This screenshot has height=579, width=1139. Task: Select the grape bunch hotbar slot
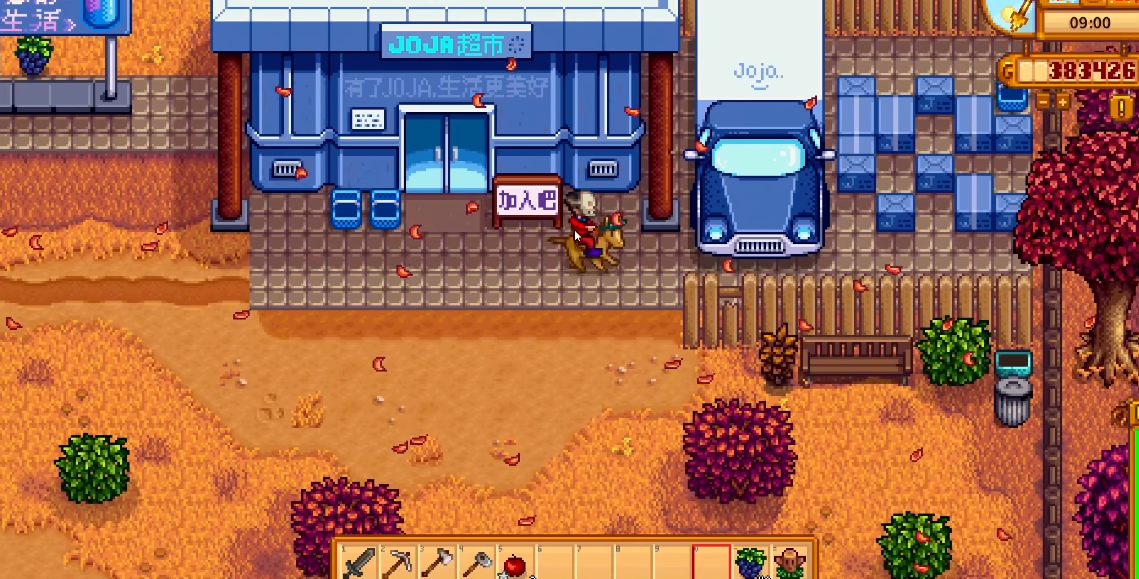(x=750, y=564)
